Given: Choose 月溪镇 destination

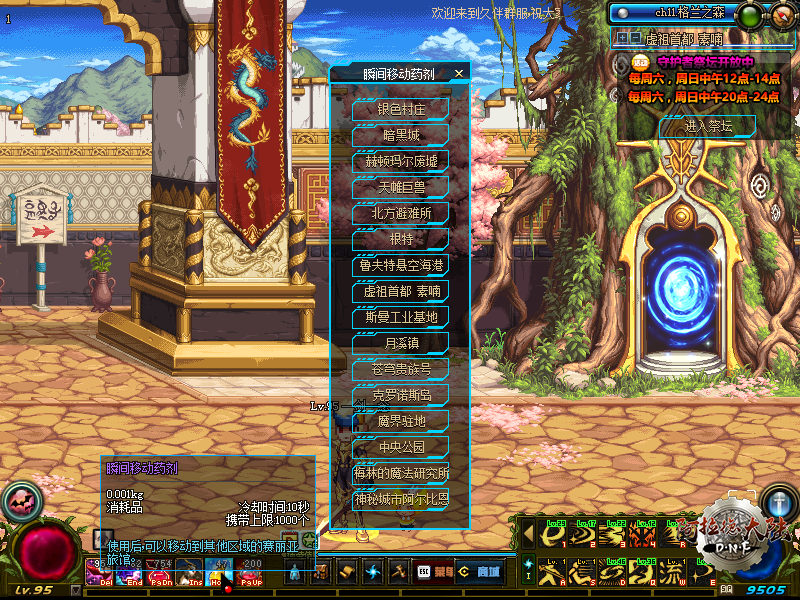Looking at the screenshot, I should pyautogui.click(x=401, y=343).
